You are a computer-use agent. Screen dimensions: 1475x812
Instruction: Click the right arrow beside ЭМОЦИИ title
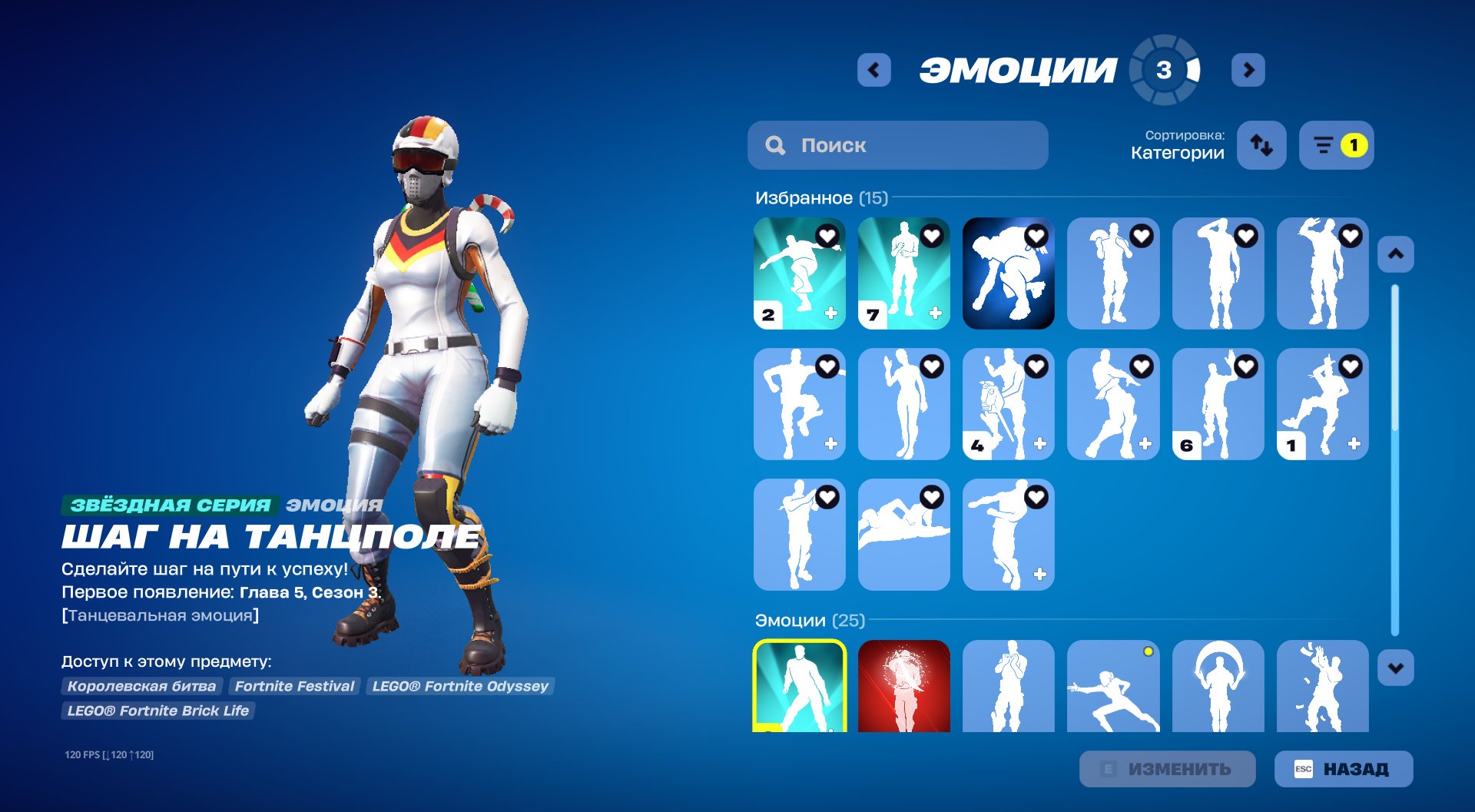point(1248,69)
